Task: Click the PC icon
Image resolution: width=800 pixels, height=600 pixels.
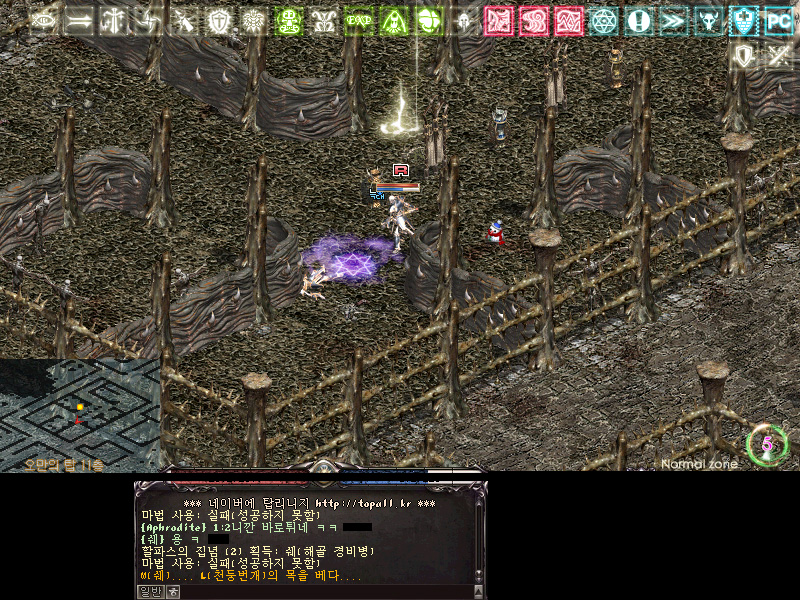Action: [x=778, y=21]
